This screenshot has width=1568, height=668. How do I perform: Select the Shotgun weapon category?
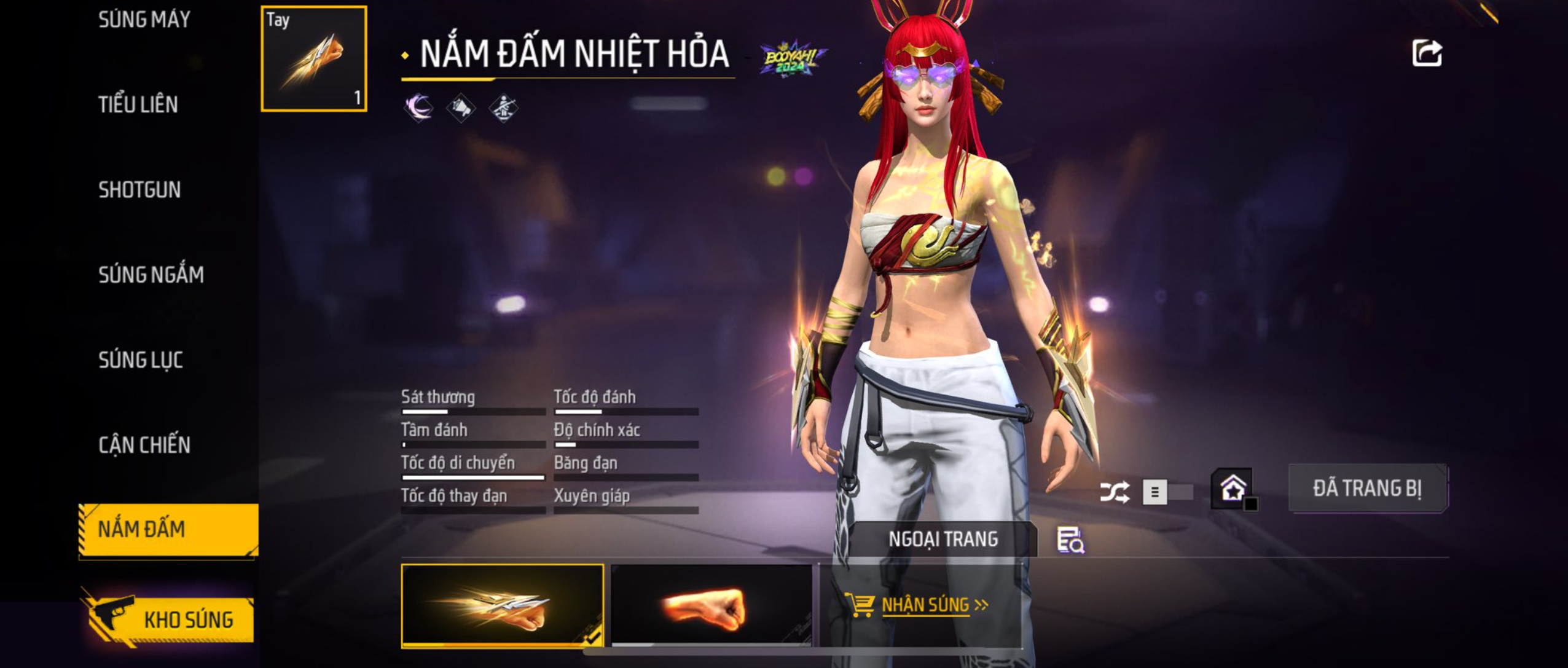click(x=139, y=190)
